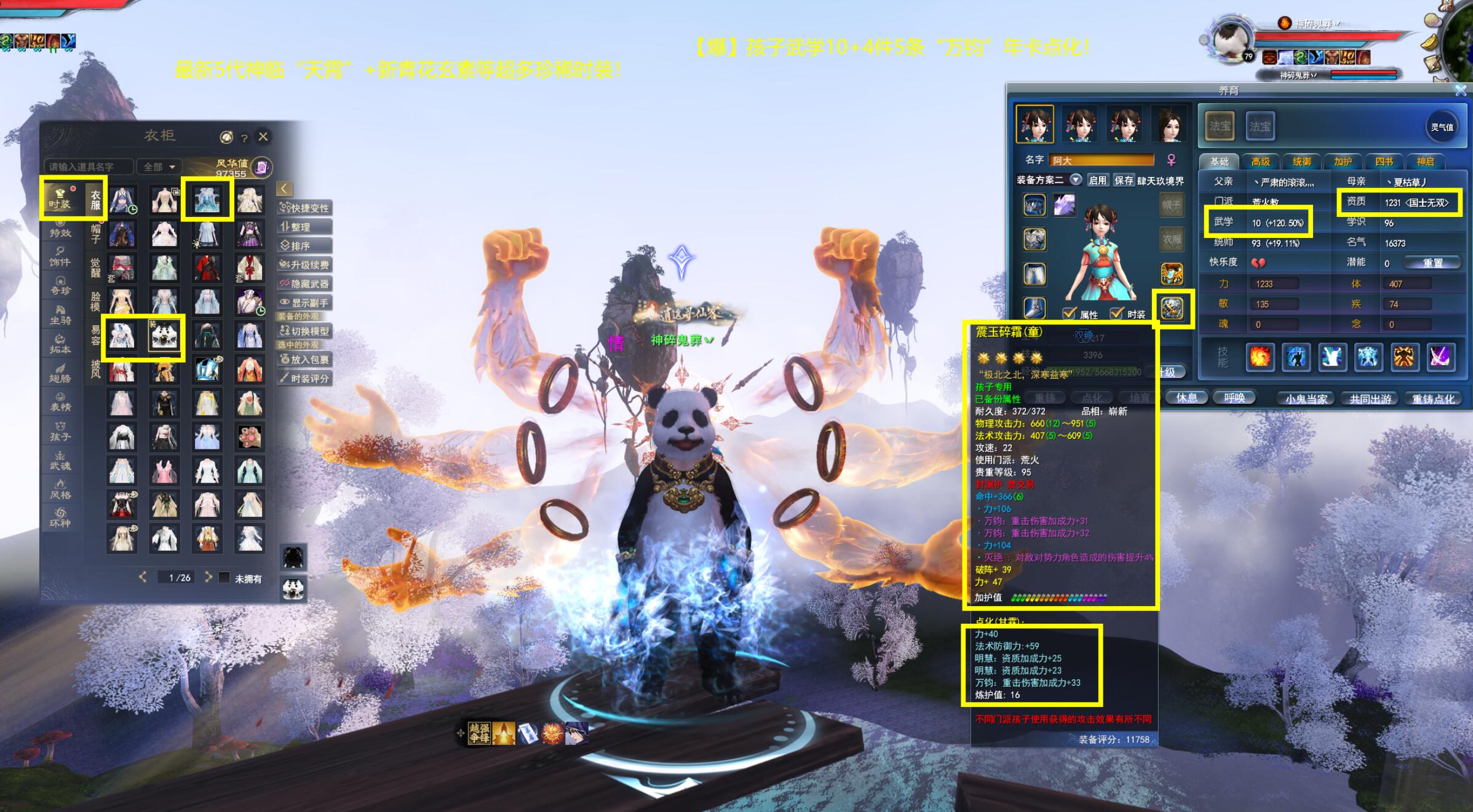Open the 神启 tab
The width and height of the screenshot is (1473, 812).
pyautogui.click(x=1425, y=162)
